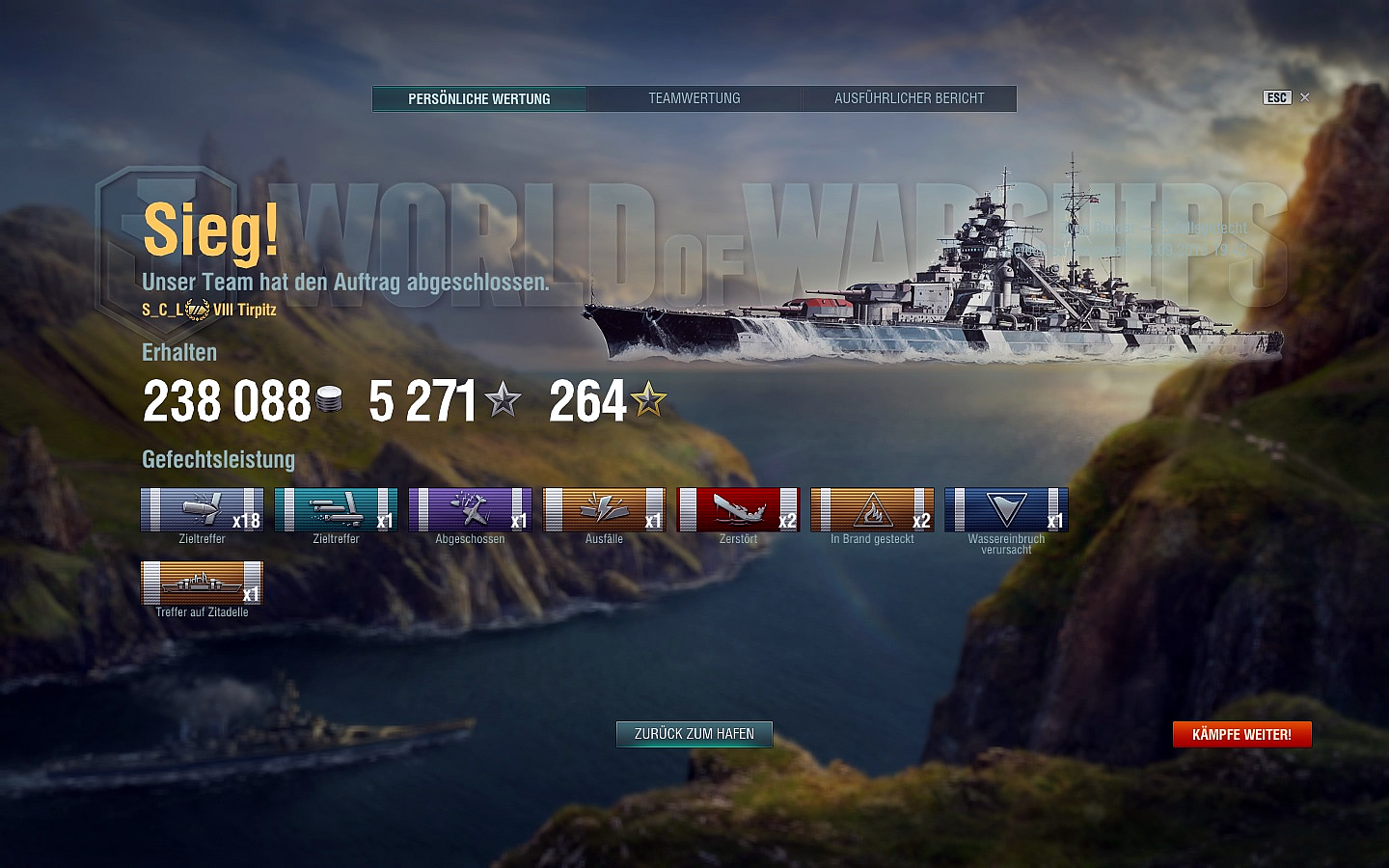1389x868 pixels.
Task: Return to port via Zurück zum Hafen
Action: (694, 734)
